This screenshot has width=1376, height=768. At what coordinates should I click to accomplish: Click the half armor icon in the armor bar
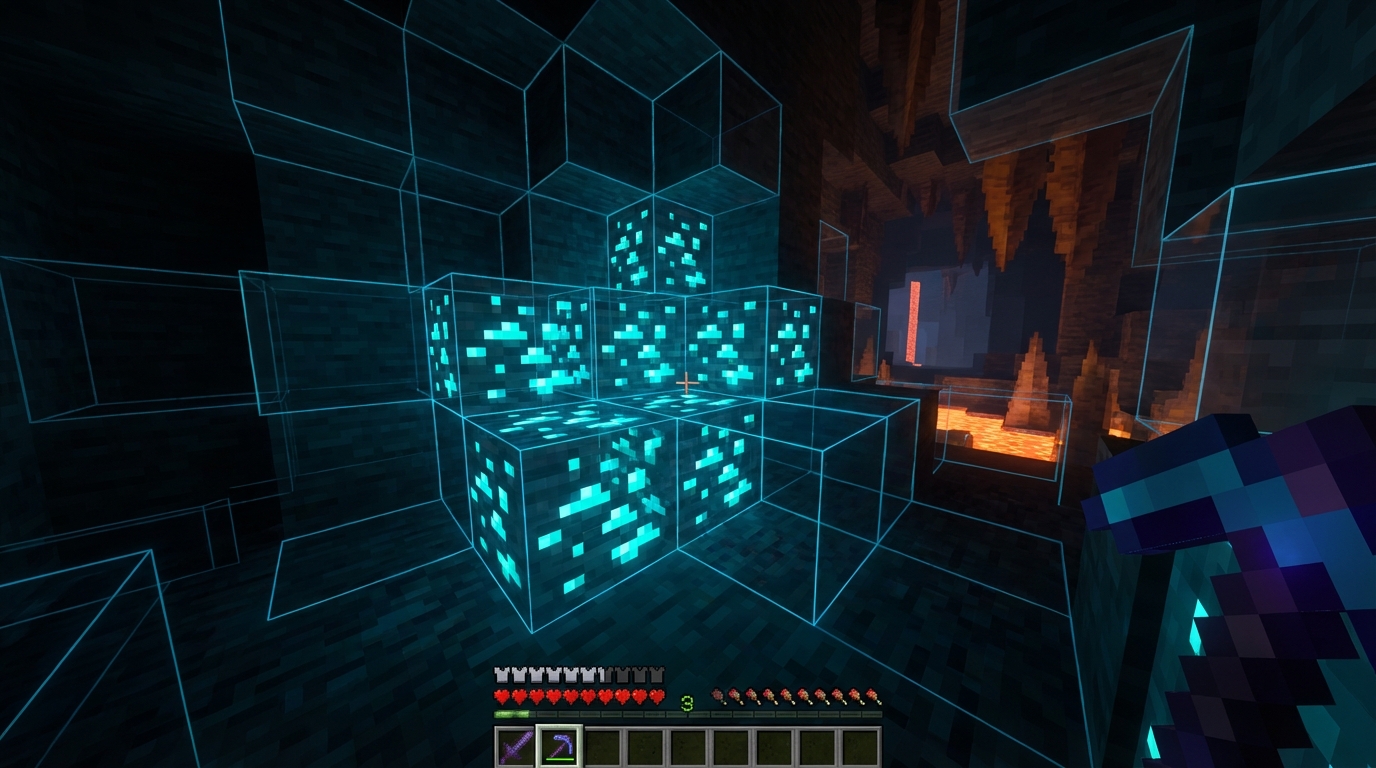point(602,673)
